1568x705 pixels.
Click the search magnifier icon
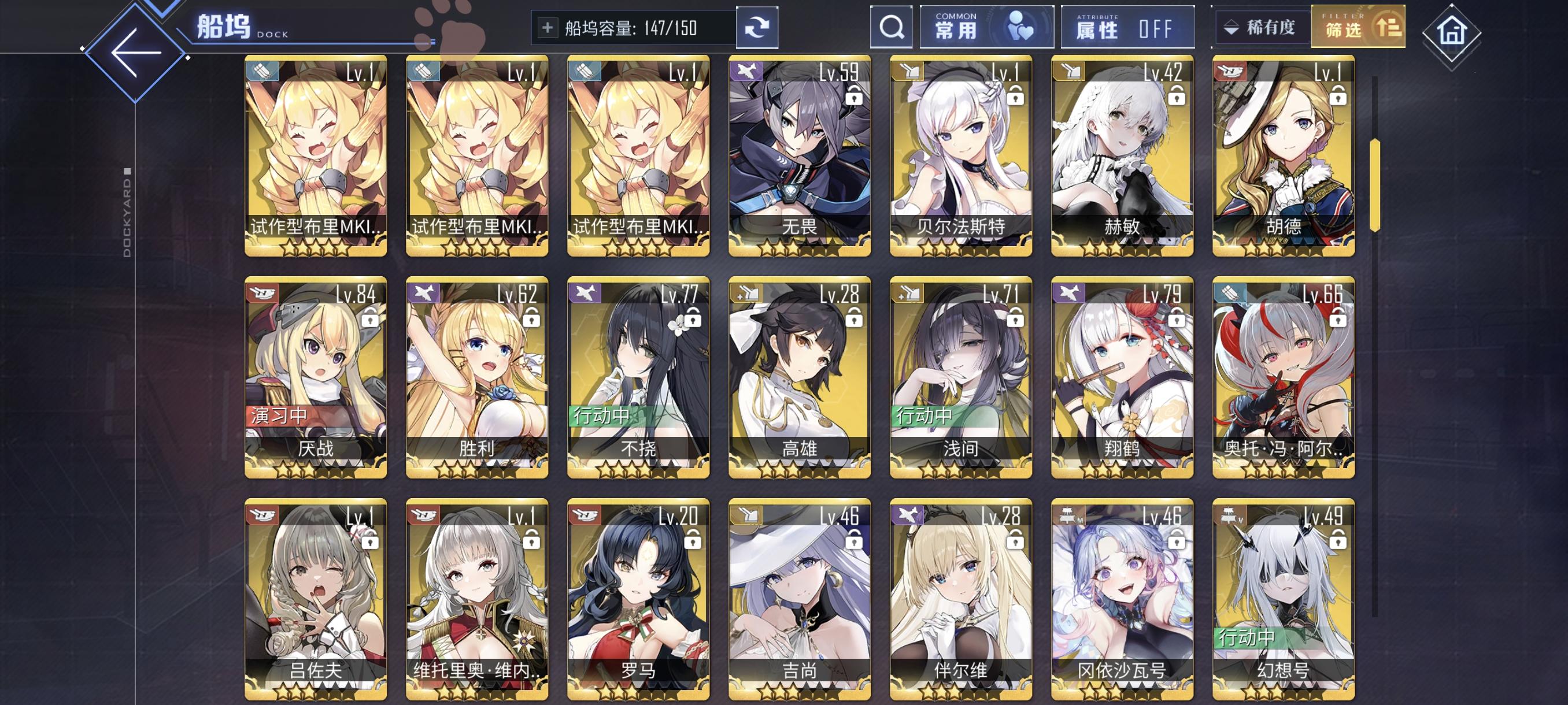click(891, 27)
